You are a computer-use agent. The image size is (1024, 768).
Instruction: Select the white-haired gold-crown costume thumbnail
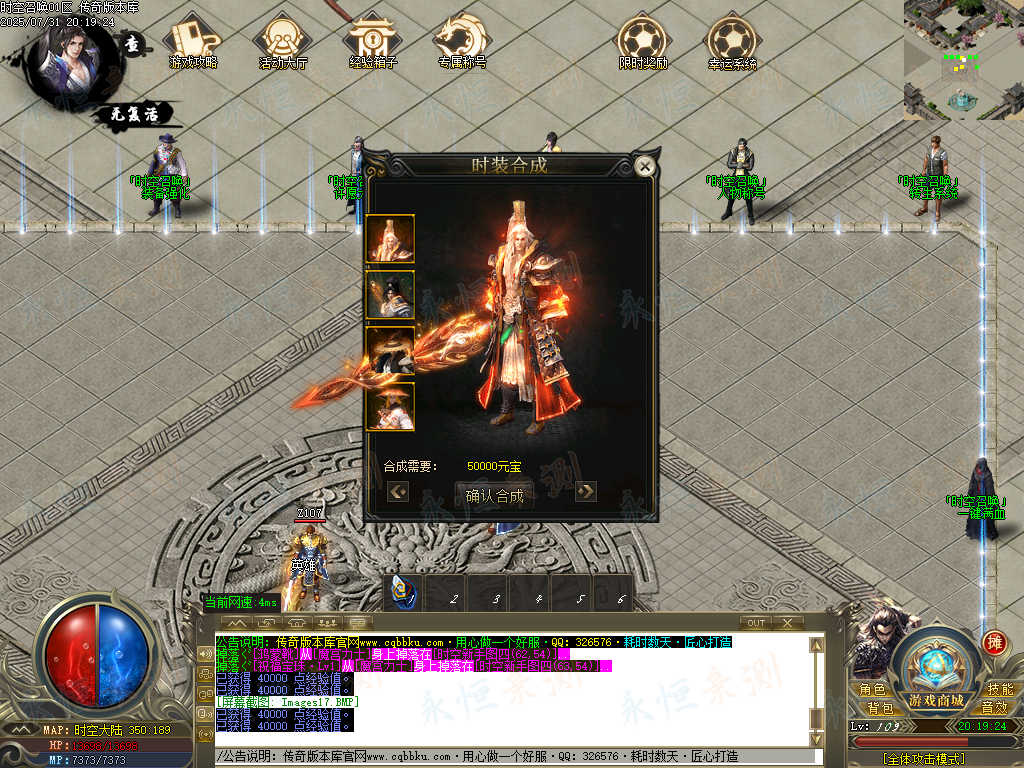tap(390, 239)
